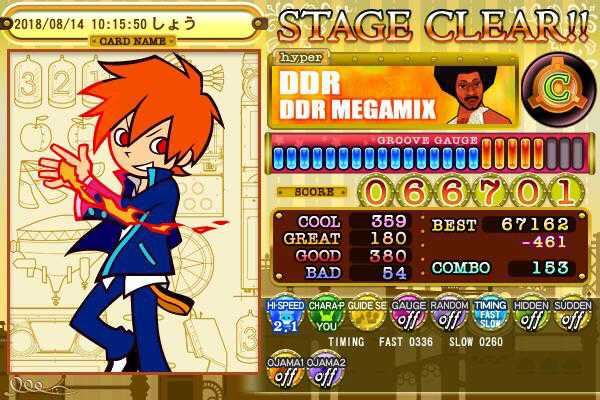This screenshot has height=400, width=600.
Task: Toggle the OJAMA2 option icon
Action: click(324, 372)
